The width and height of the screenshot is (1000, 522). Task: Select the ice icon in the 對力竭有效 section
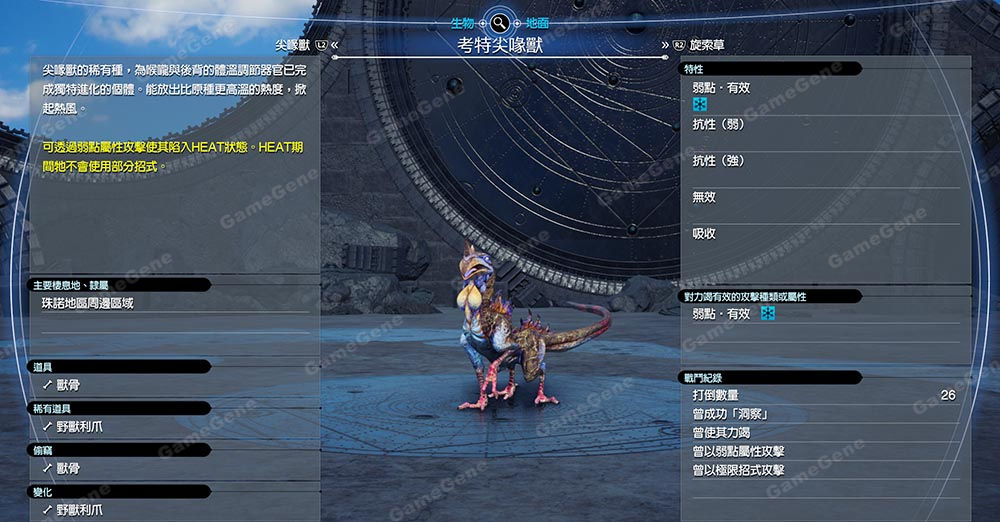point(768,314)
